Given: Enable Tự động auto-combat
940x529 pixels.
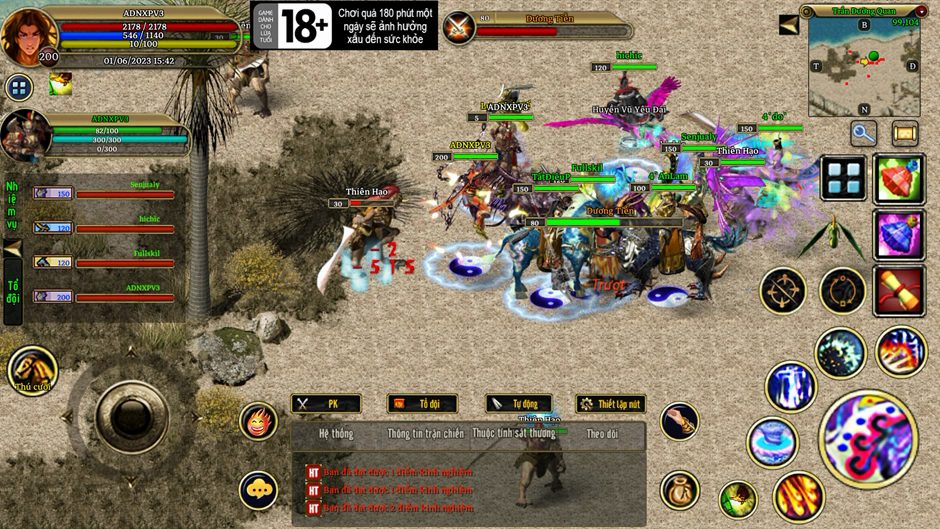Looking at the screenshot, I should coord(518,404).
